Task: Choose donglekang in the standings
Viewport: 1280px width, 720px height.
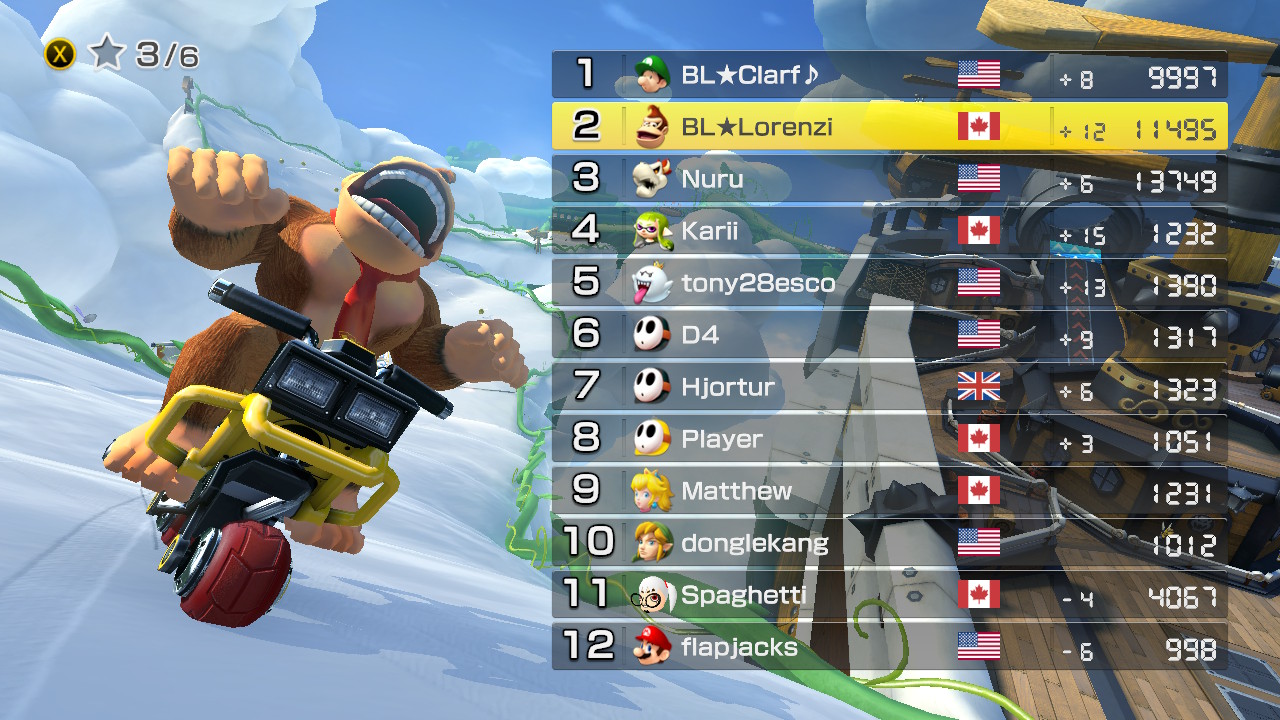Action: (x=889, y=543)
